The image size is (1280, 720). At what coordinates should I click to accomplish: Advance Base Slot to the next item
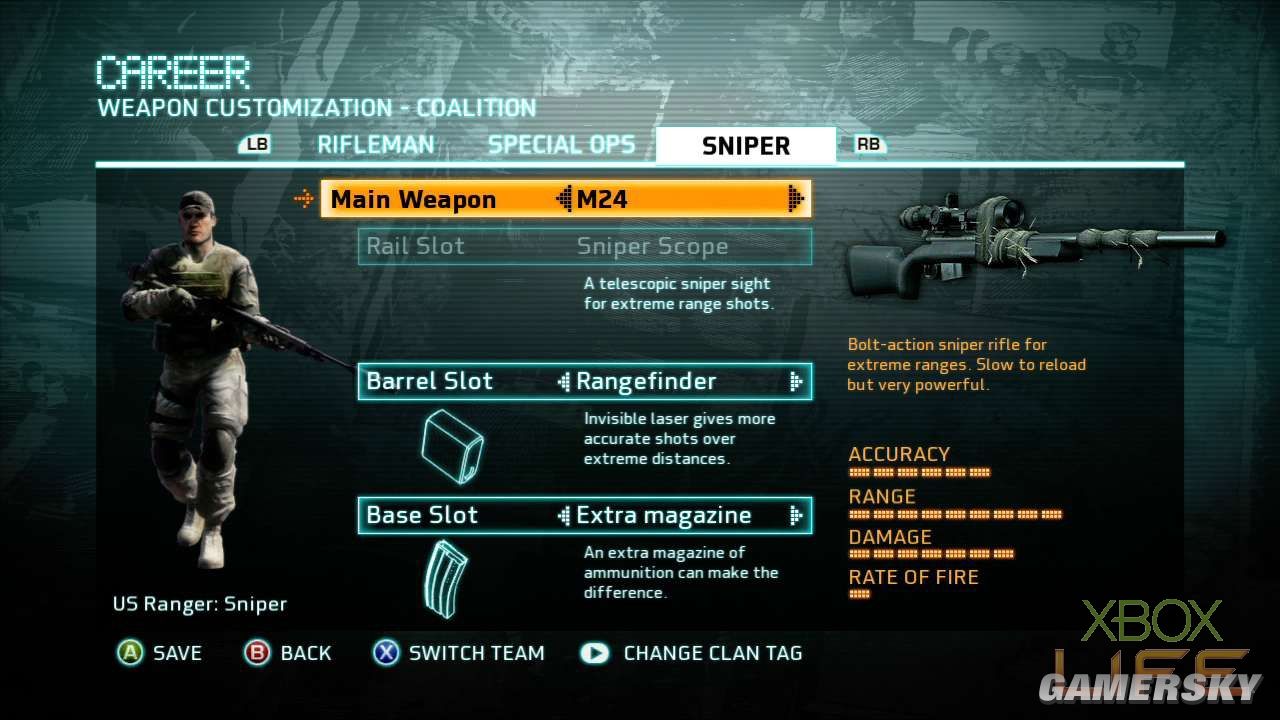tap(796, 515)
